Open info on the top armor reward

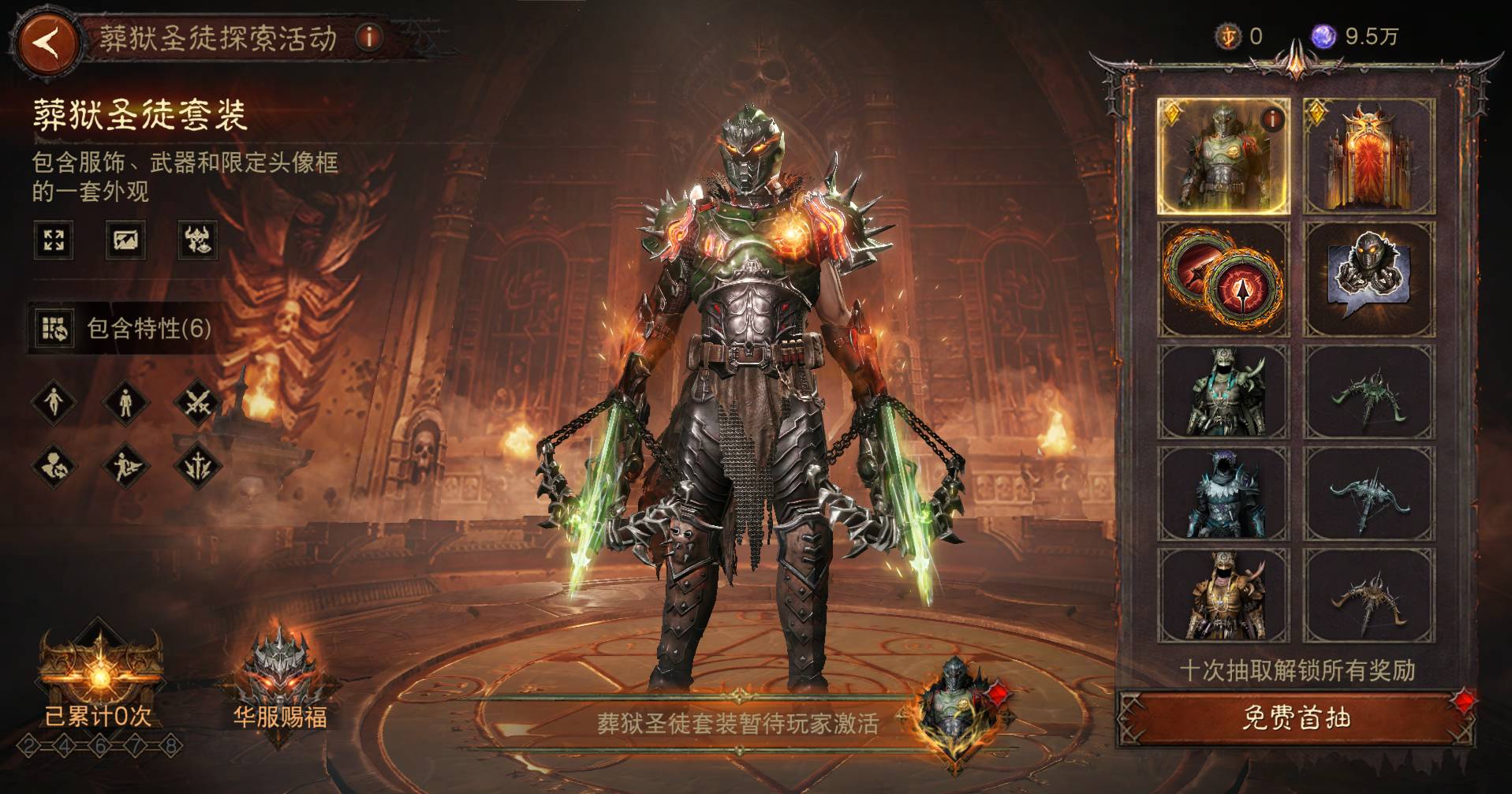pos(1271,120)
